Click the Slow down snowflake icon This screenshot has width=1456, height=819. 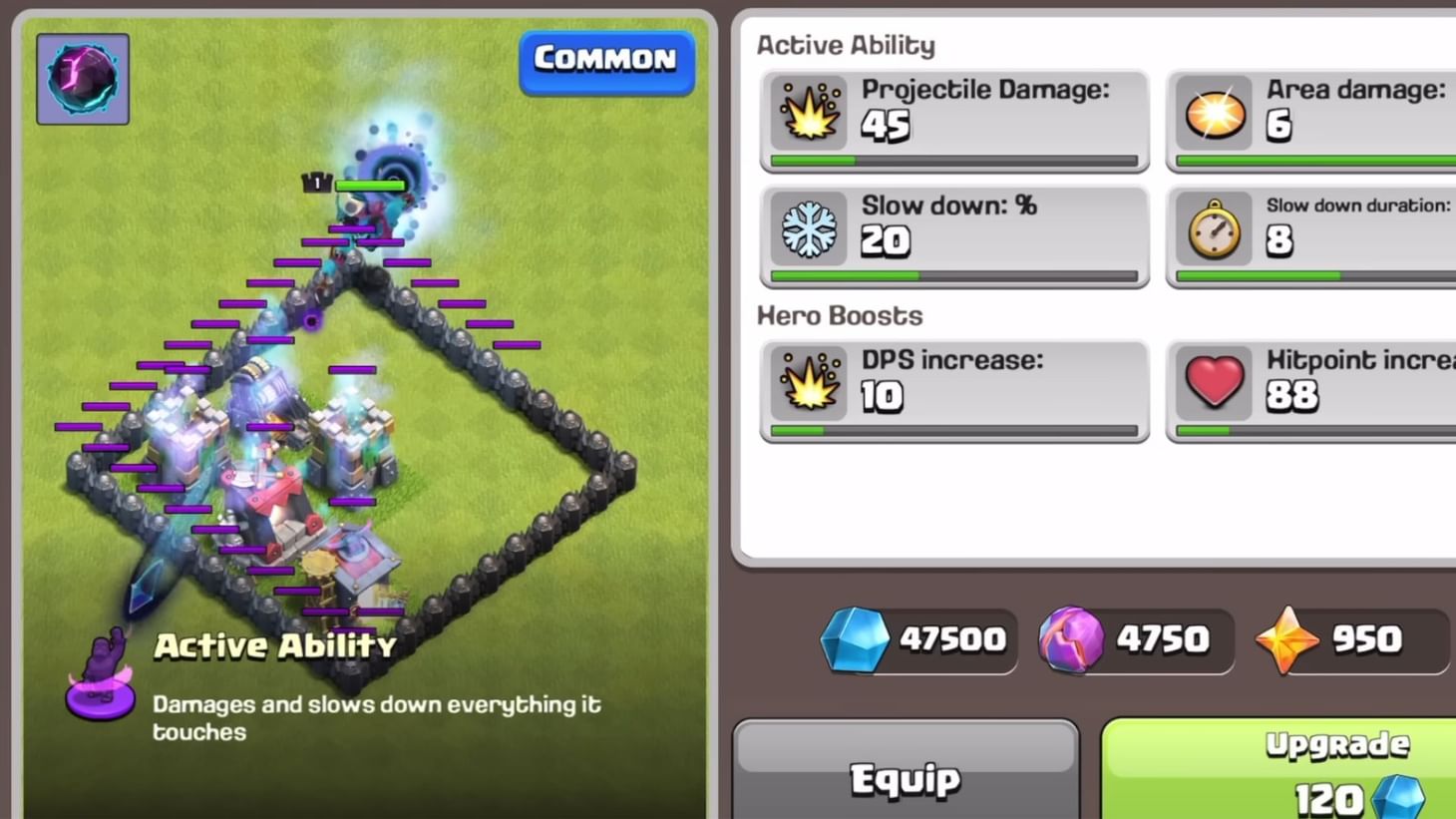808,228
